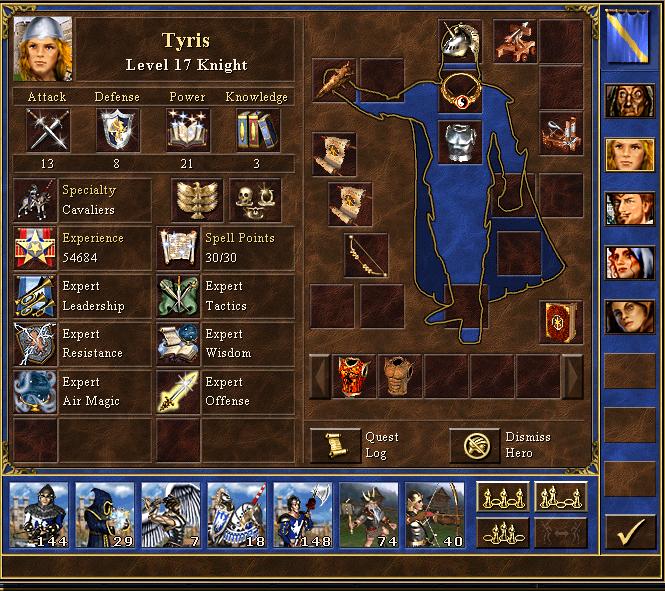665x591 pixels.
Task: Inspect the equipped breastplate armor
Action: tap(460, 141)
